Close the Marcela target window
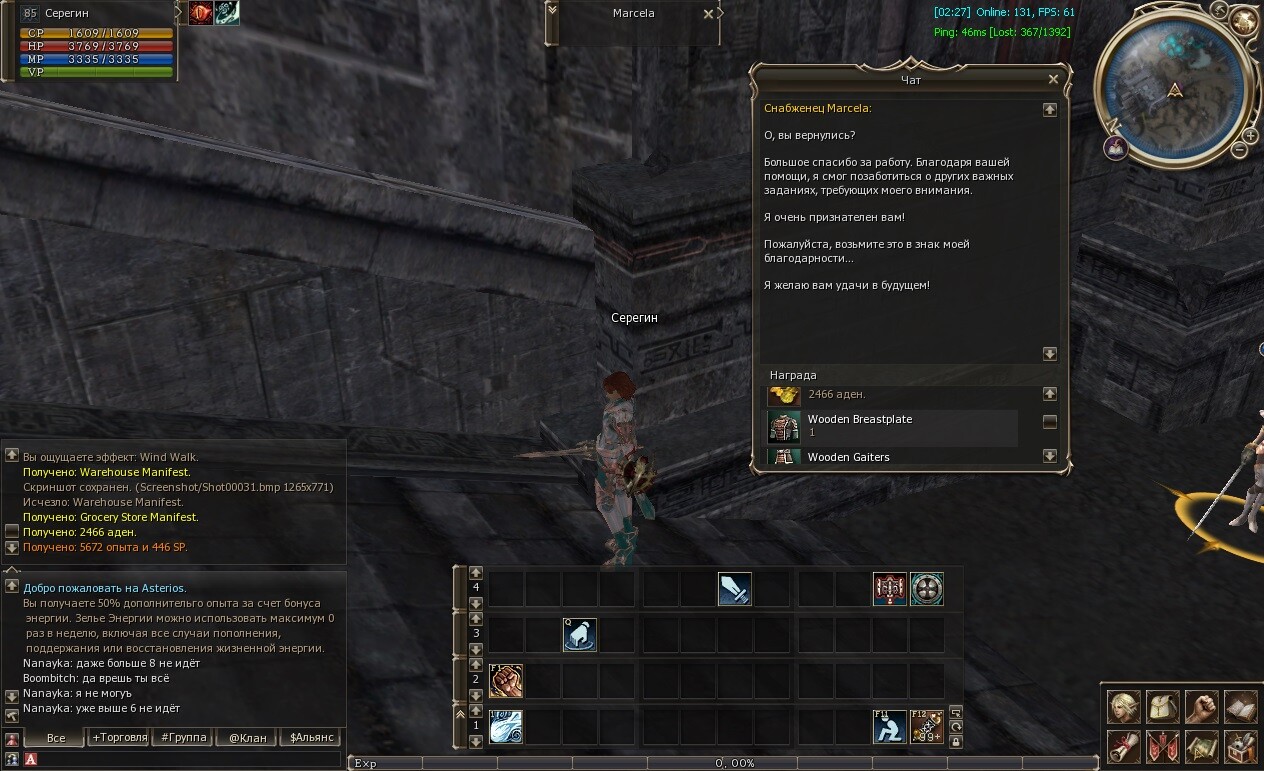This screenshot has width=1264, height=771. [709, 14]
